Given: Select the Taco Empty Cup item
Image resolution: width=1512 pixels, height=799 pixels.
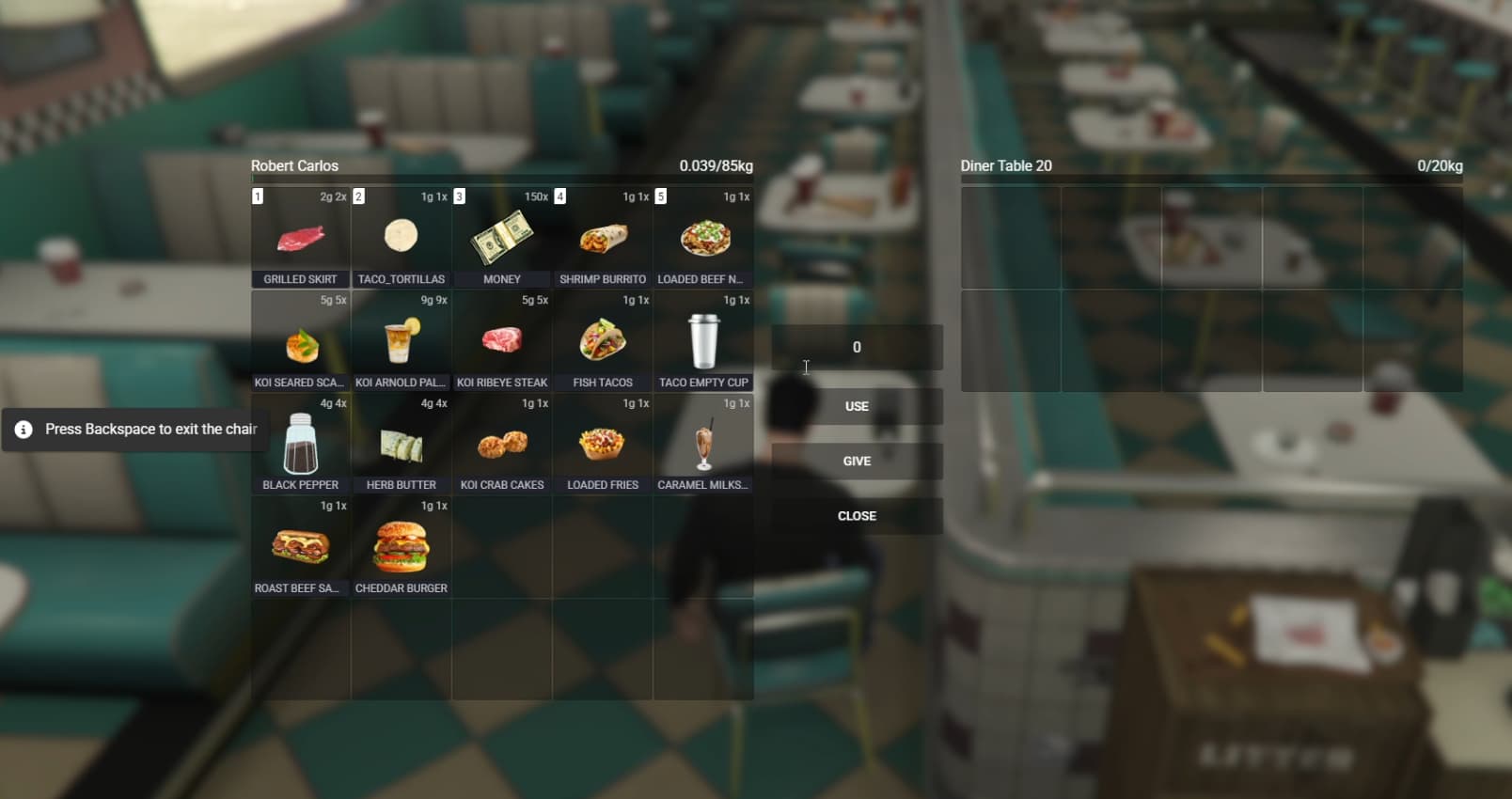Looking at the screenshot, I should pyautogui.click(x=702, y=340).
